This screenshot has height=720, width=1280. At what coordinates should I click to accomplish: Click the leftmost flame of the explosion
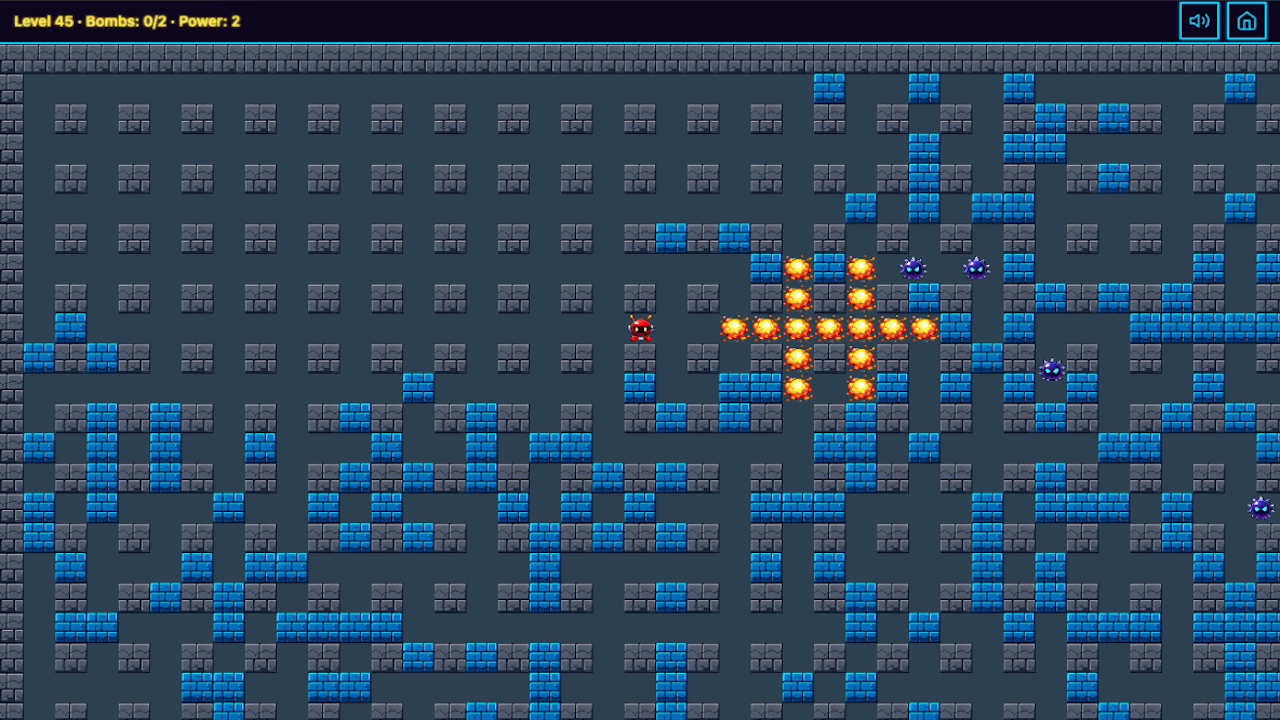tap(733, 327)
